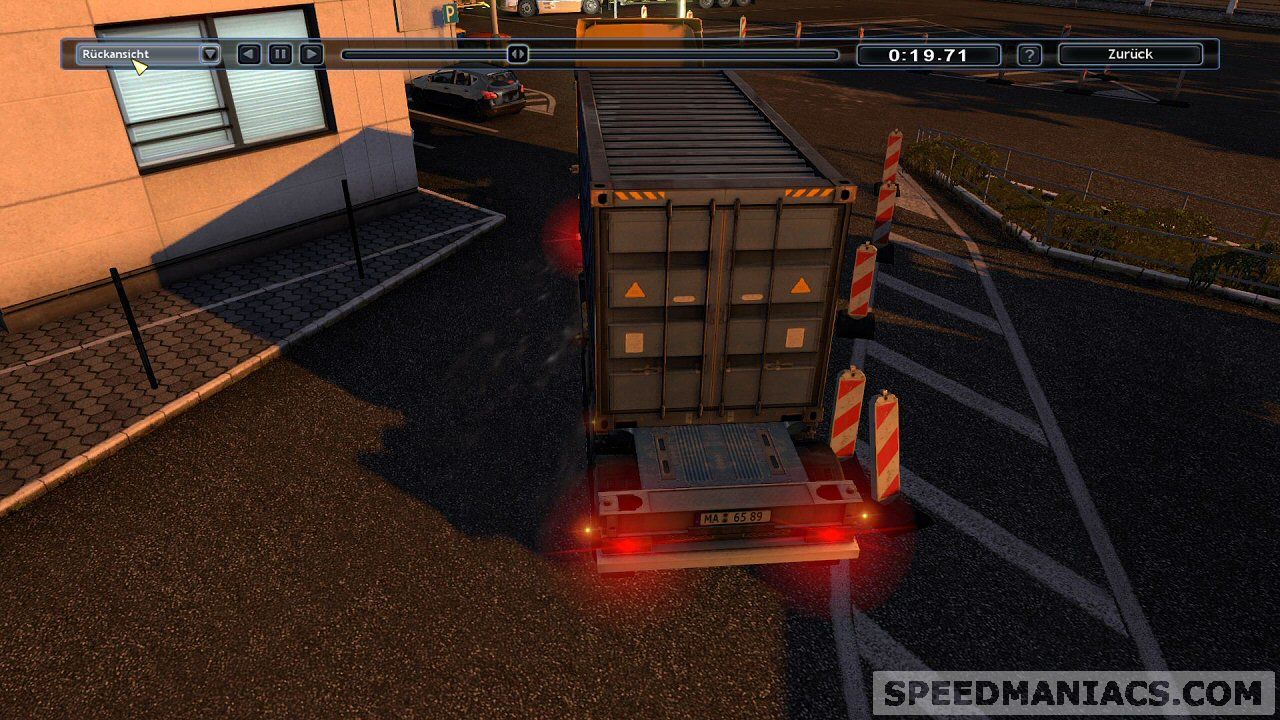
Task: Click the replay timeline slider handle
Action: coord(517,54)
